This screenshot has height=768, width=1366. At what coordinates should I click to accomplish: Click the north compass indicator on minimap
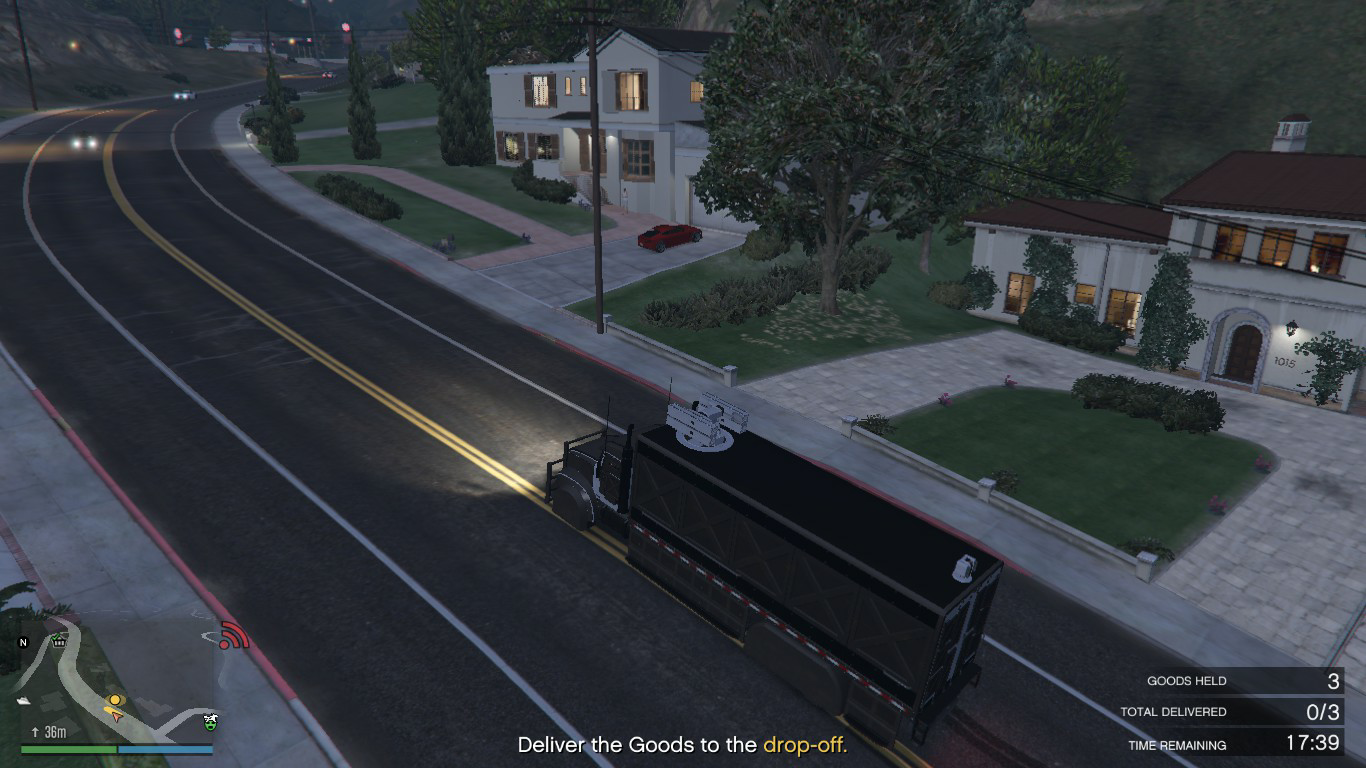(x=24, y=642)
